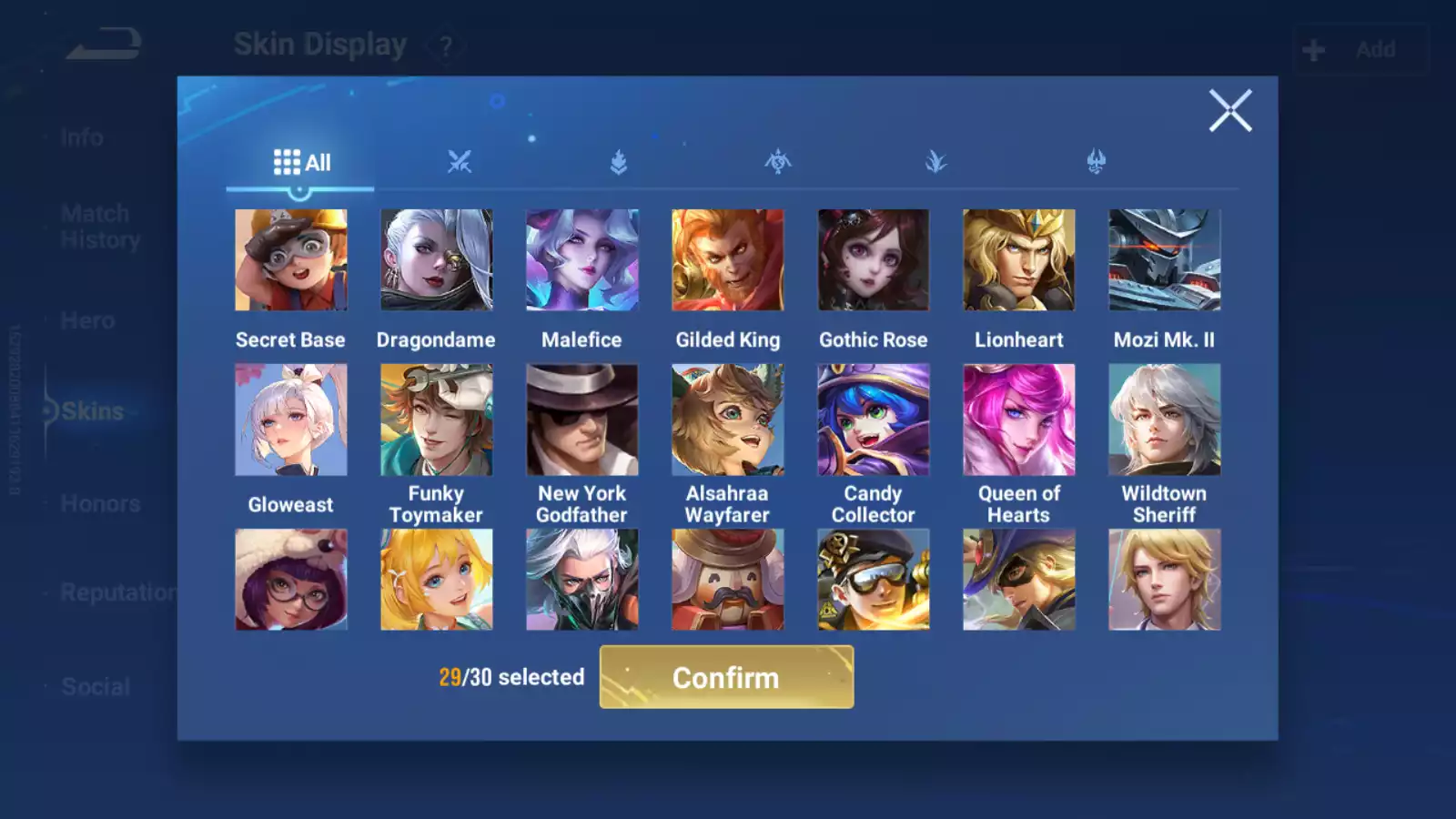Confirm the skin selection
This screenshot has width=1456, height=819.
(726, 677)
